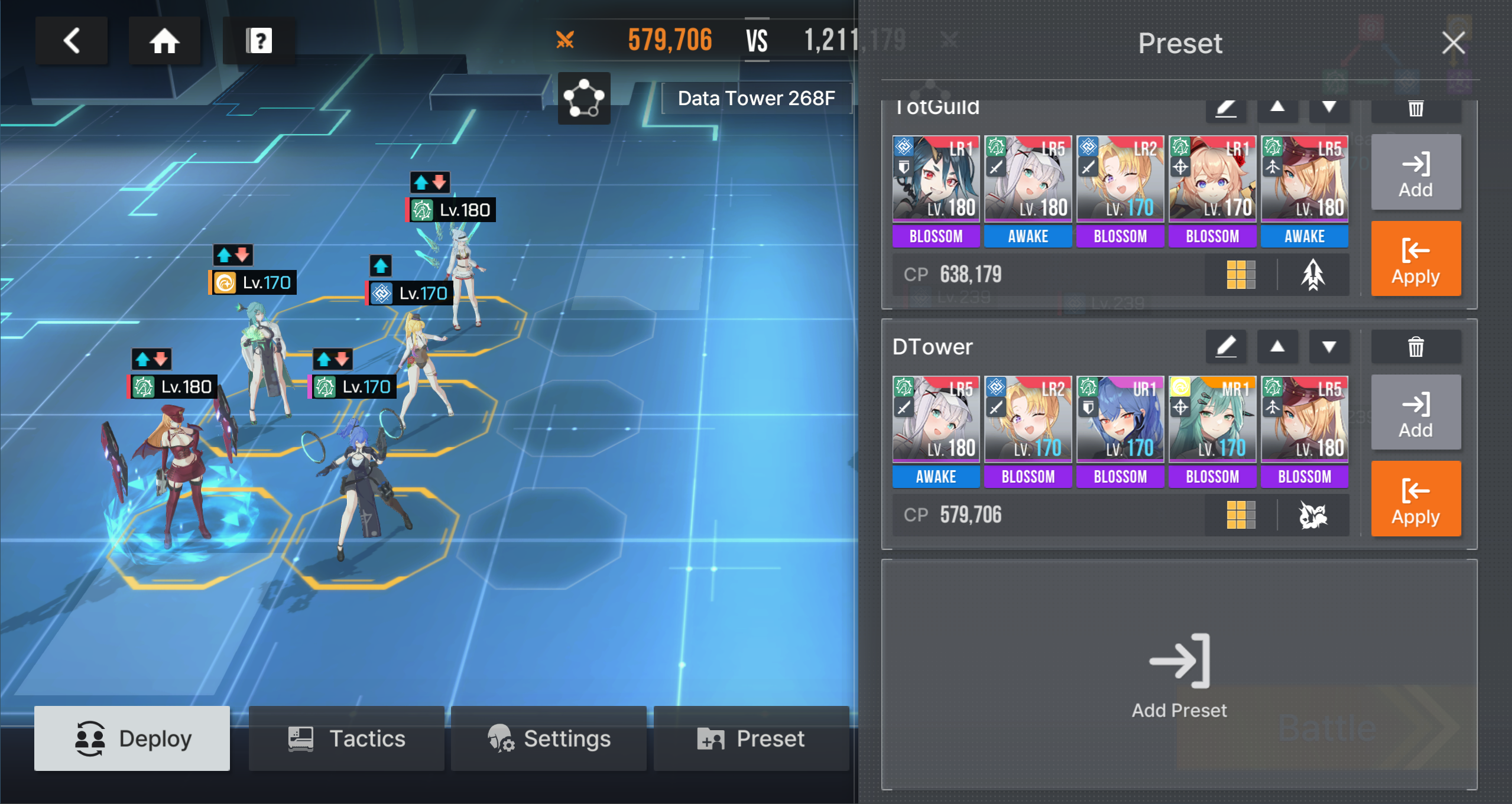Open the Tactics tab
The width and height of the screenshot is (1512, 804).
[346, 738]
